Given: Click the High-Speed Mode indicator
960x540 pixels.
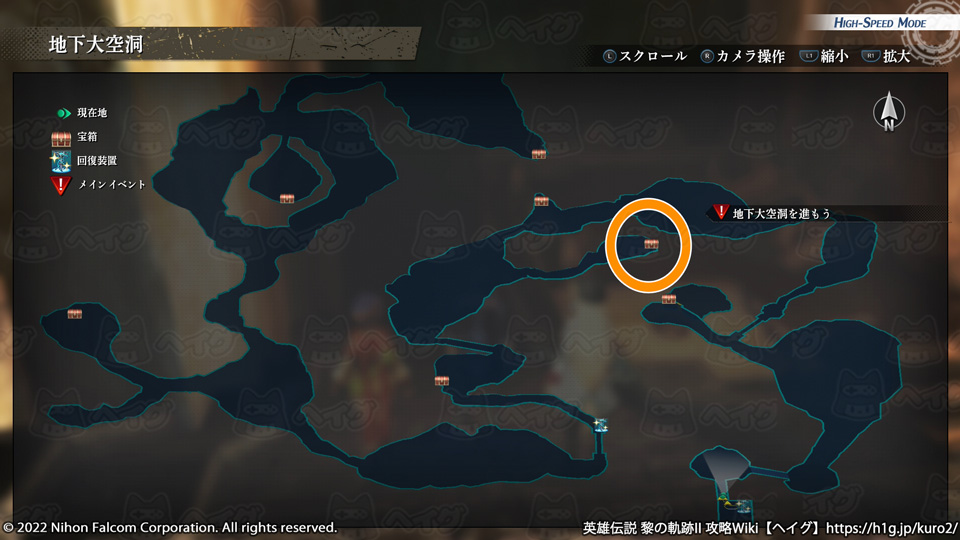Looking at the screenshot, I should point(880,23).
